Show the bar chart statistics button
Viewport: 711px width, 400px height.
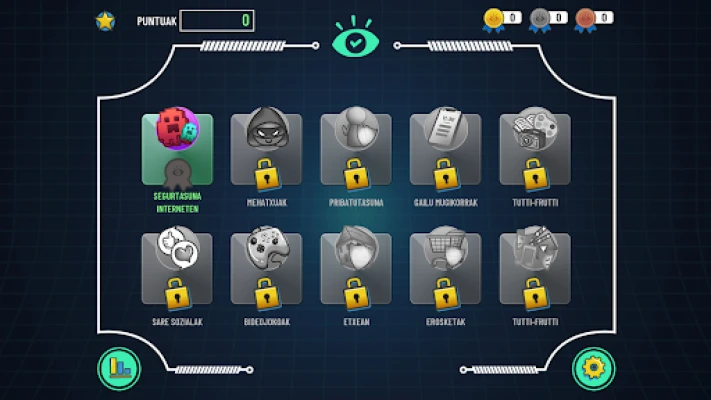tap(119, 368)
